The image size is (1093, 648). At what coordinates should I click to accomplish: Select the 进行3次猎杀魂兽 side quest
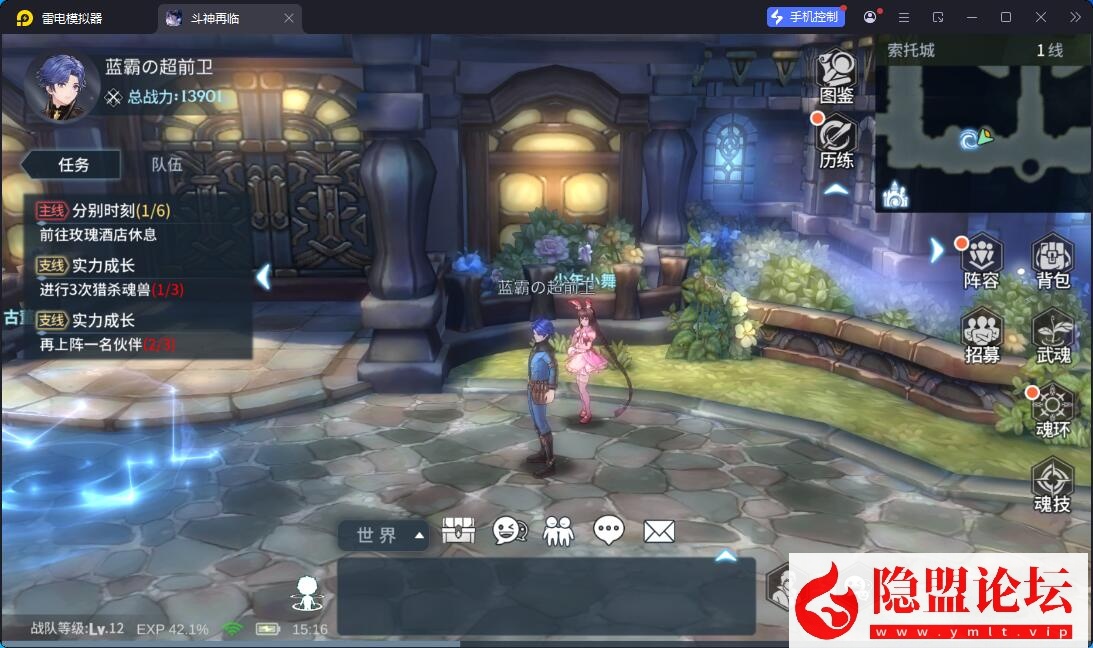138,277
